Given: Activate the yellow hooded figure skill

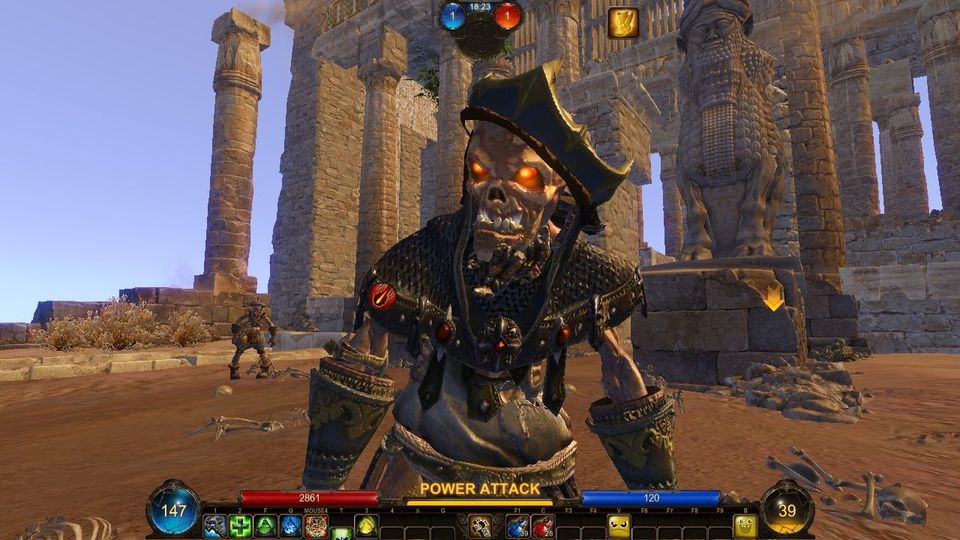Looking at the screenshot, I should point(367,526).
